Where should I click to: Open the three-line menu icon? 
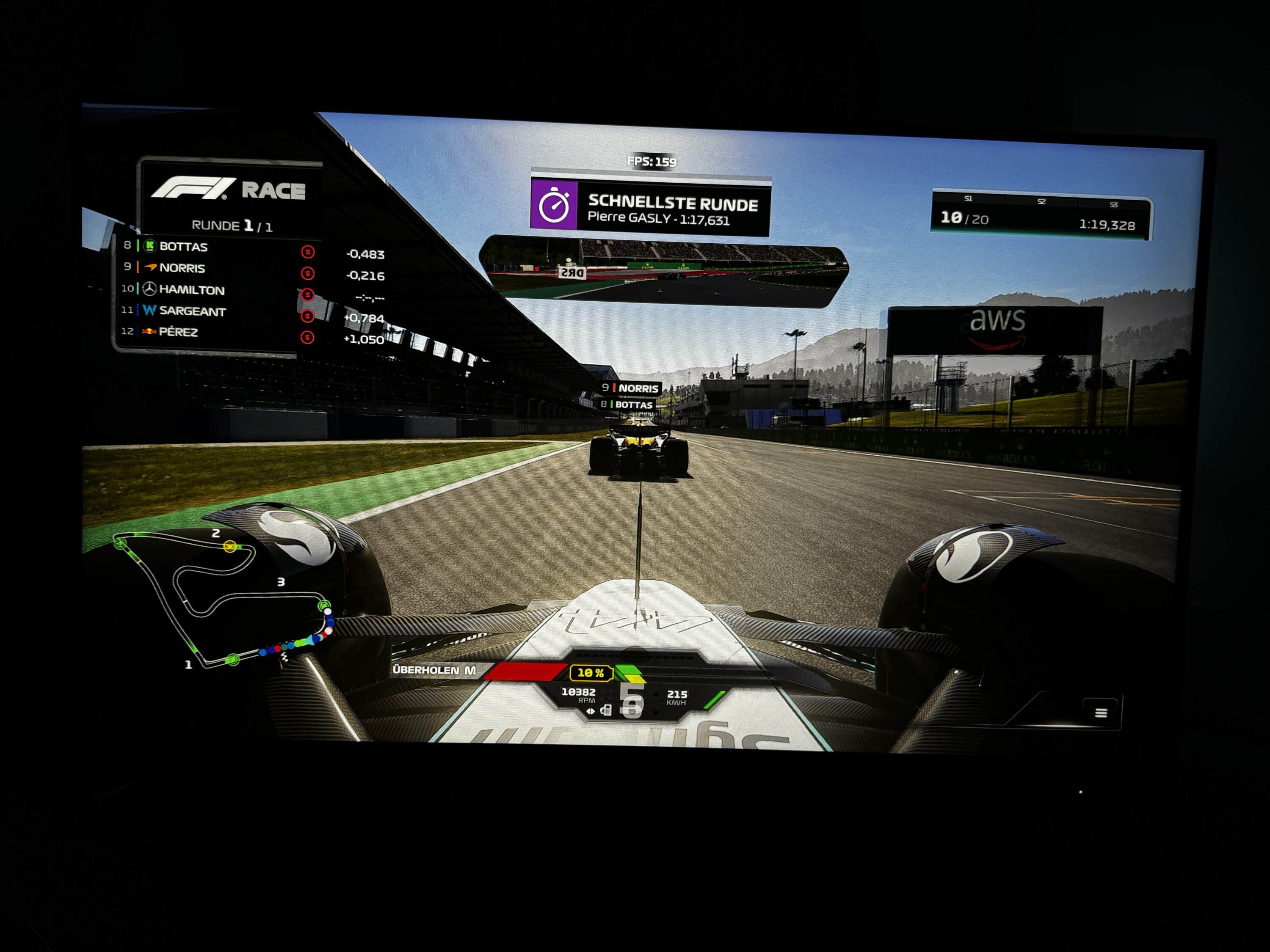click(1101, 713)
